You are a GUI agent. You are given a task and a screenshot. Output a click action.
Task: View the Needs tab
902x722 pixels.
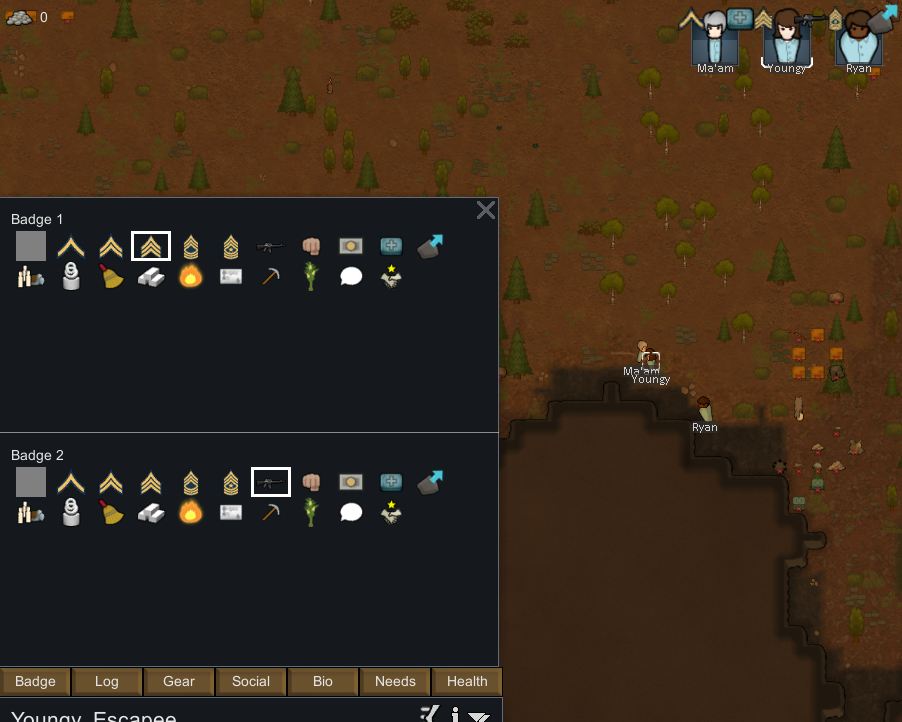(395, 682)
